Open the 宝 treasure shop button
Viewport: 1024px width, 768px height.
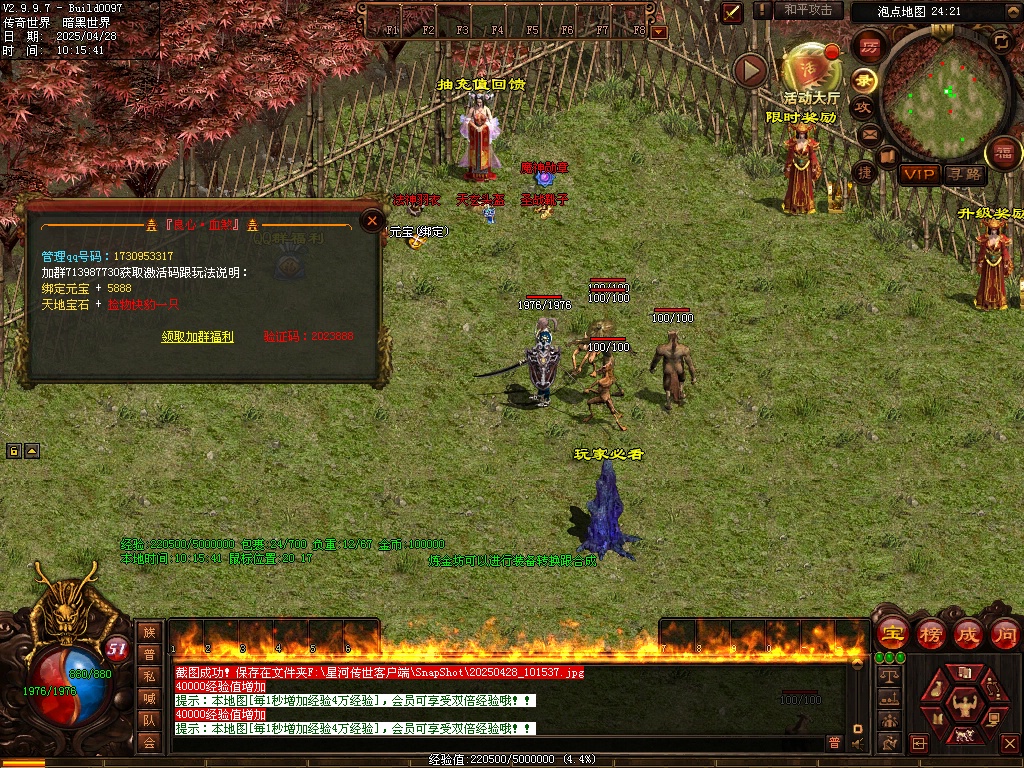pos(891,634)
